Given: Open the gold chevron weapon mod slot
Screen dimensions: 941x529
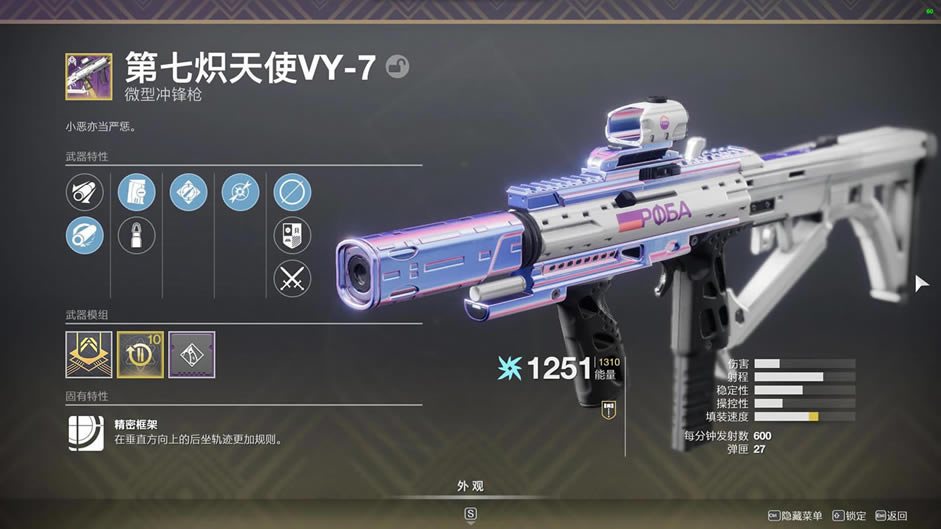Looking at the screenshot, I should tap(88, 354).
